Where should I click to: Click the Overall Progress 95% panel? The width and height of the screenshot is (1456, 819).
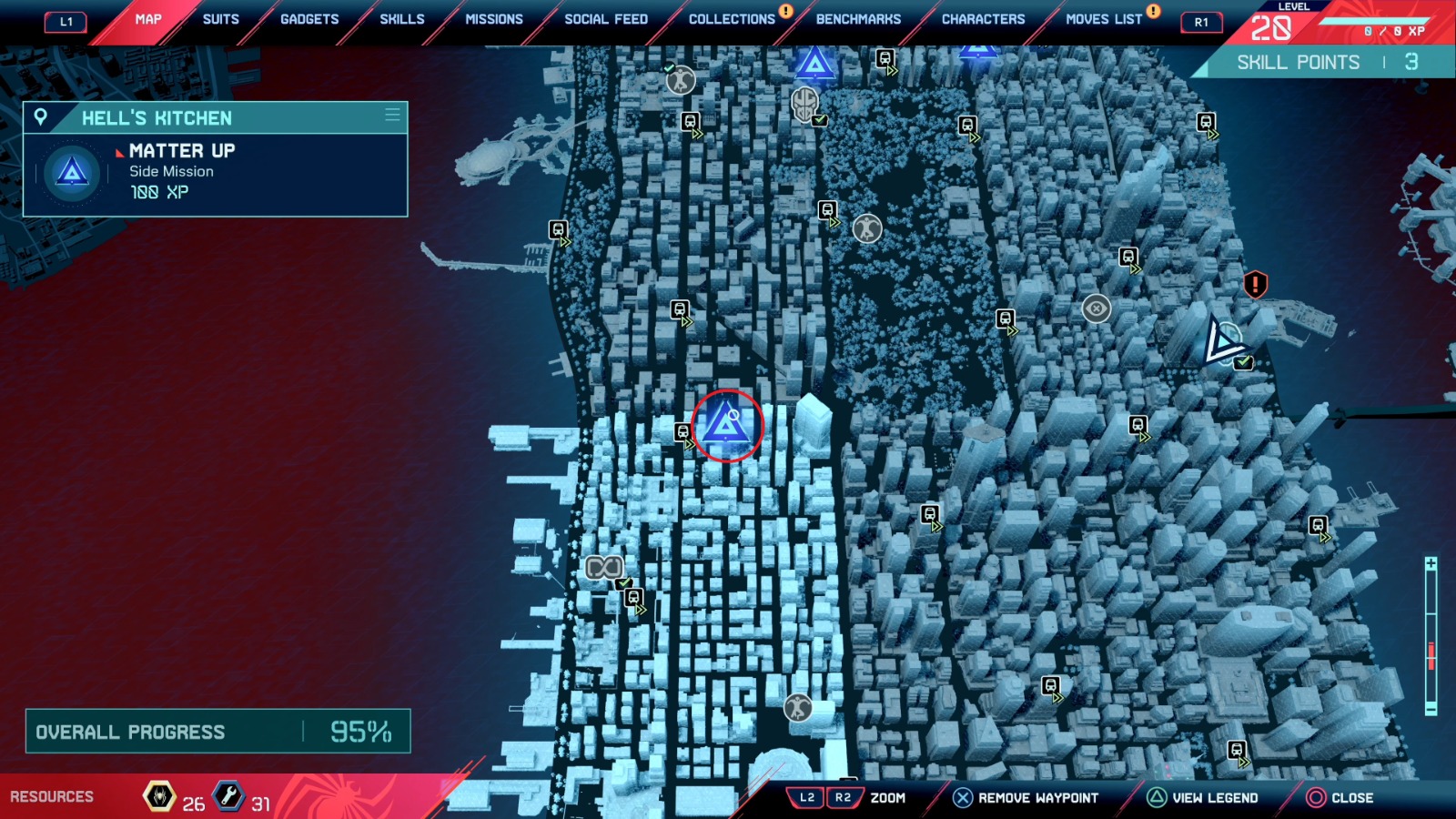coord(214,731)
